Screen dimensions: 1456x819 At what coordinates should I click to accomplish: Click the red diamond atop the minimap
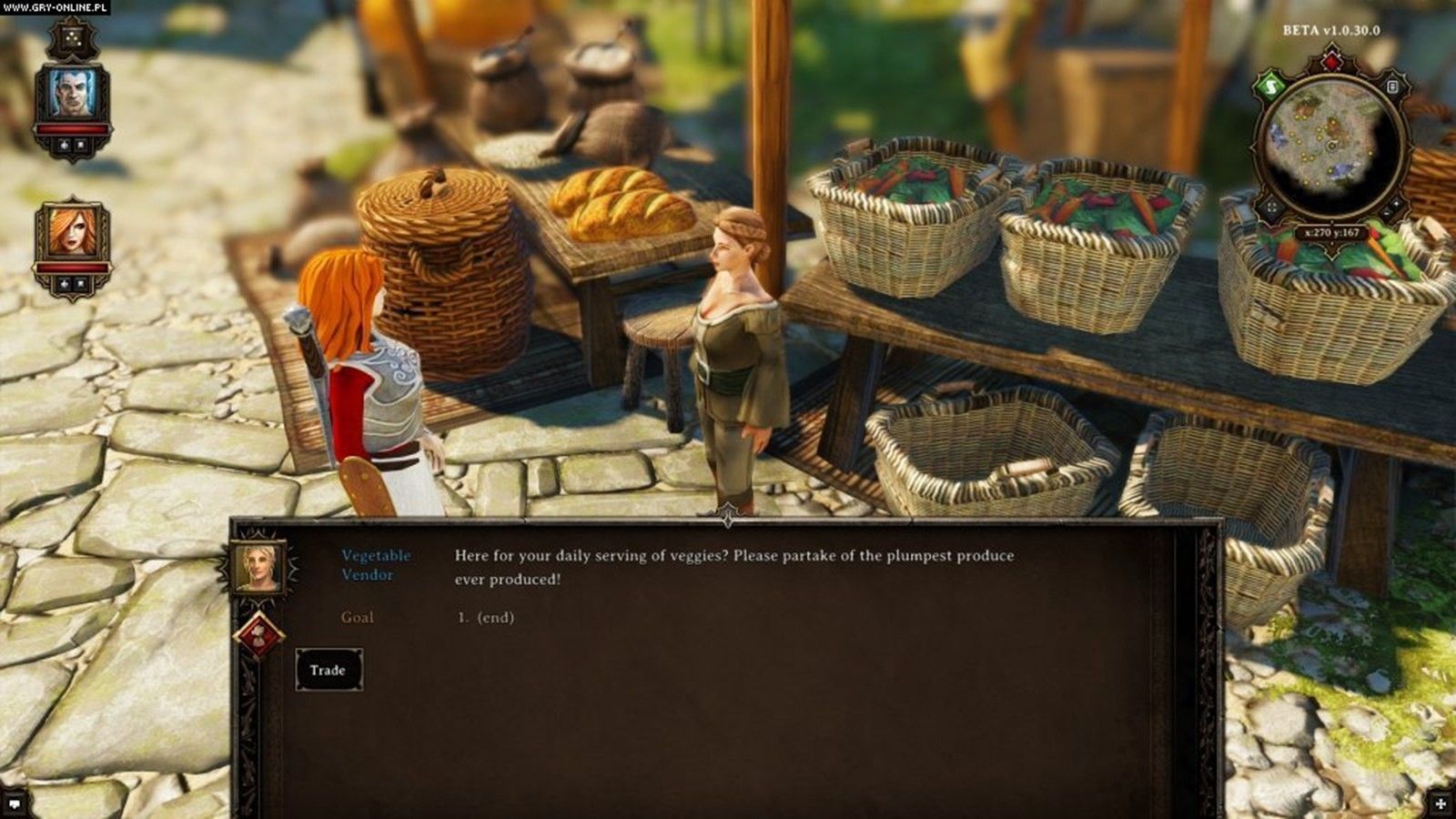point(1331,62)
